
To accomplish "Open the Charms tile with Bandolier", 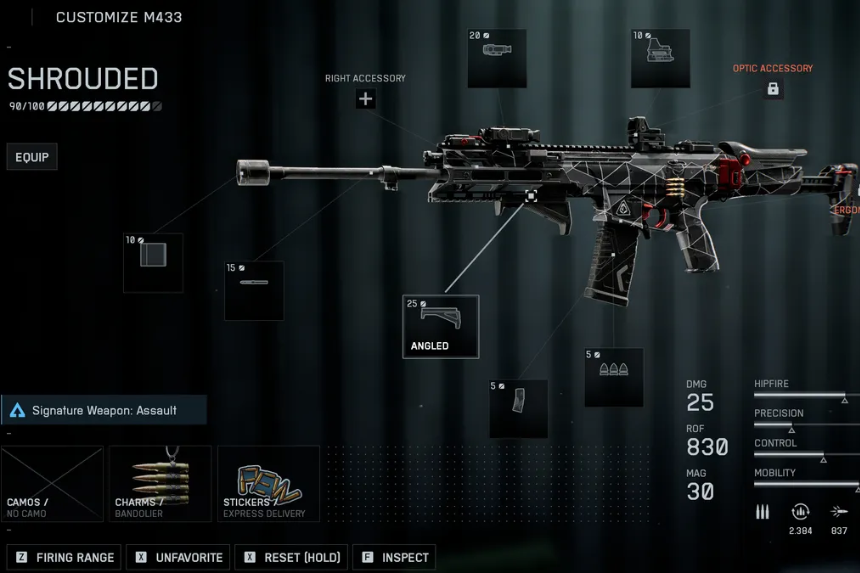I will click(160, 484).
